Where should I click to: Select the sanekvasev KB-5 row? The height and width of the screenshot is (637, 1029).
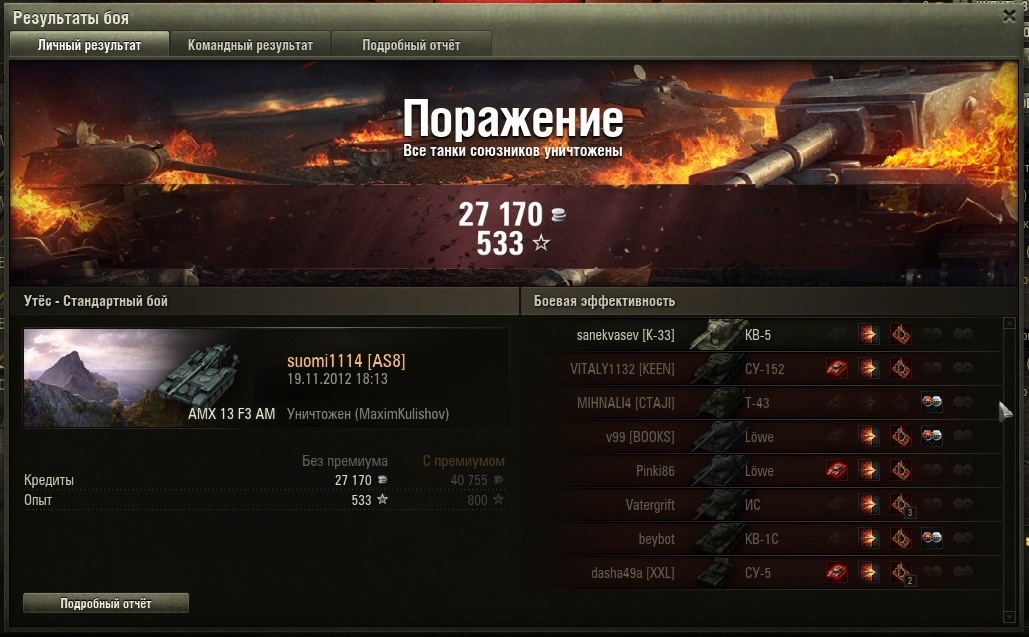[760, 335]
